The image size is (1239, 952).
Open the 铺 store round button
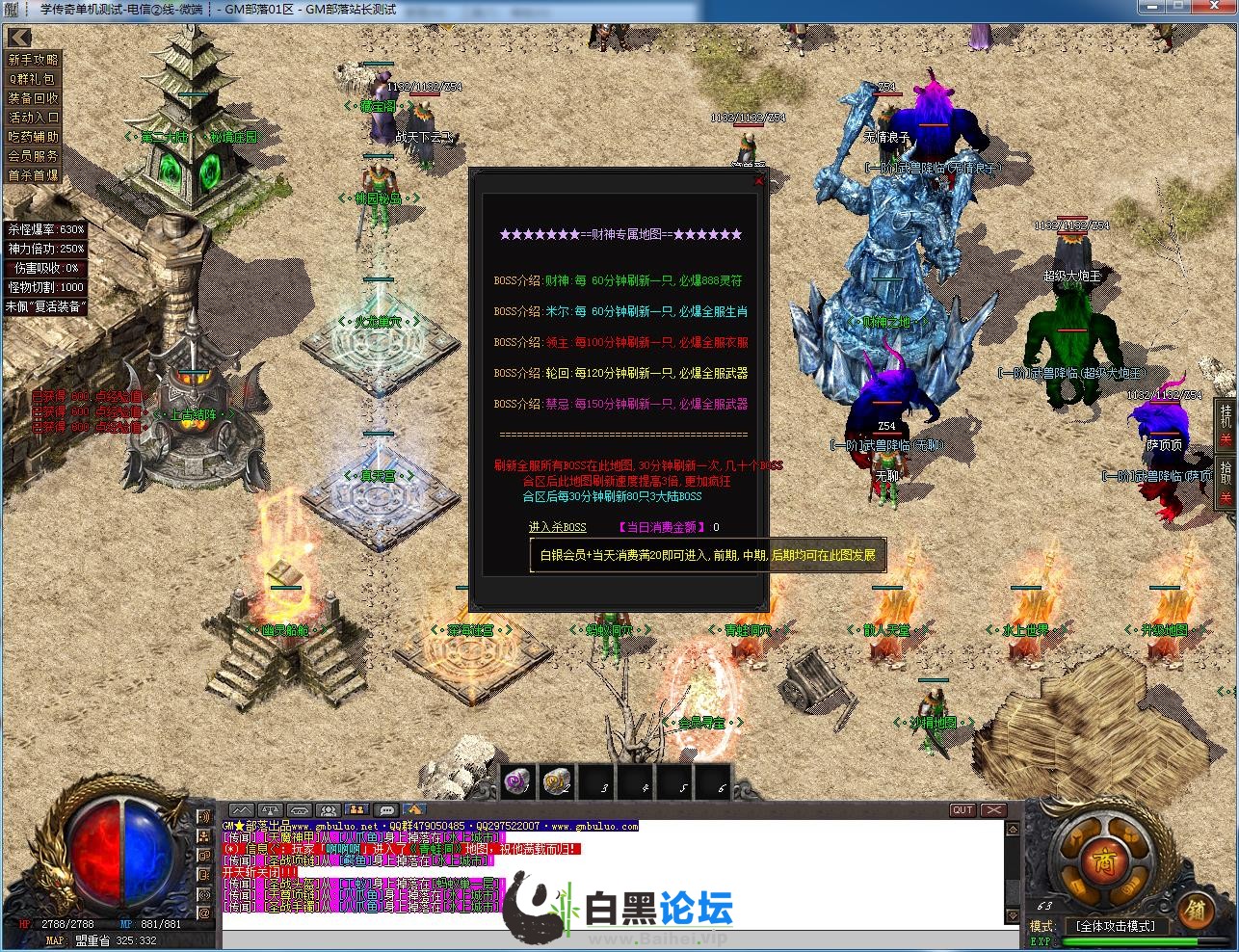[x=1195, y=909]
